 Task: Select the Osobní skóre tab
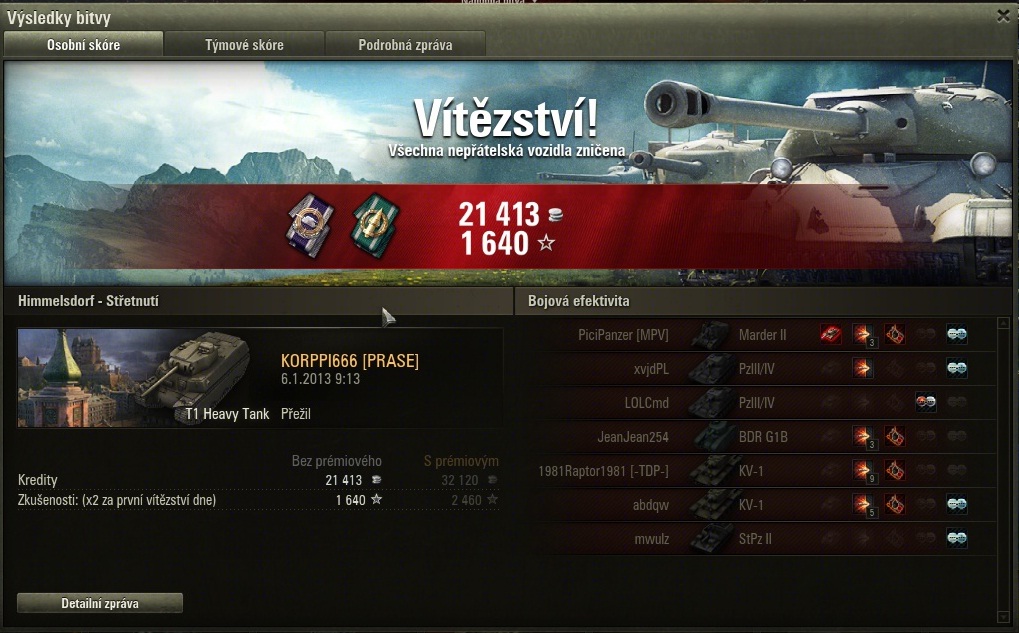83,45
